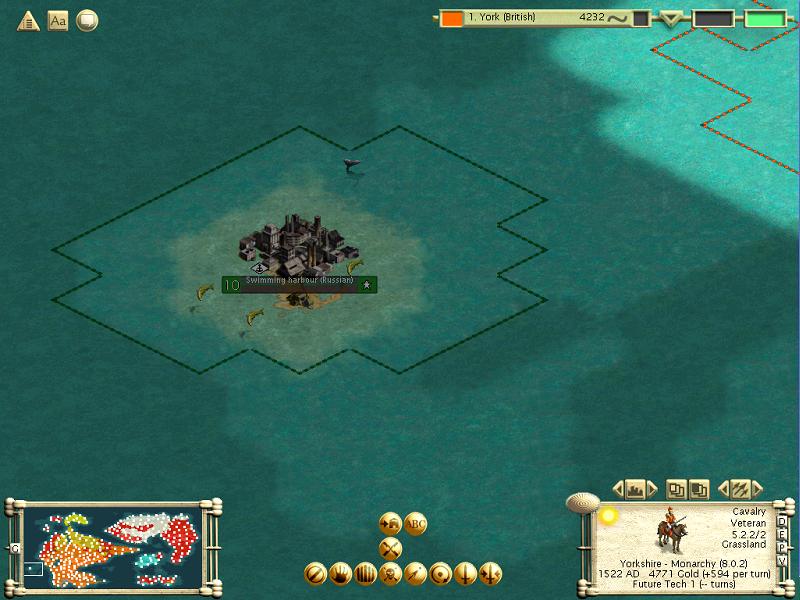Click the Cavalry unit portrait

point(669,528)
